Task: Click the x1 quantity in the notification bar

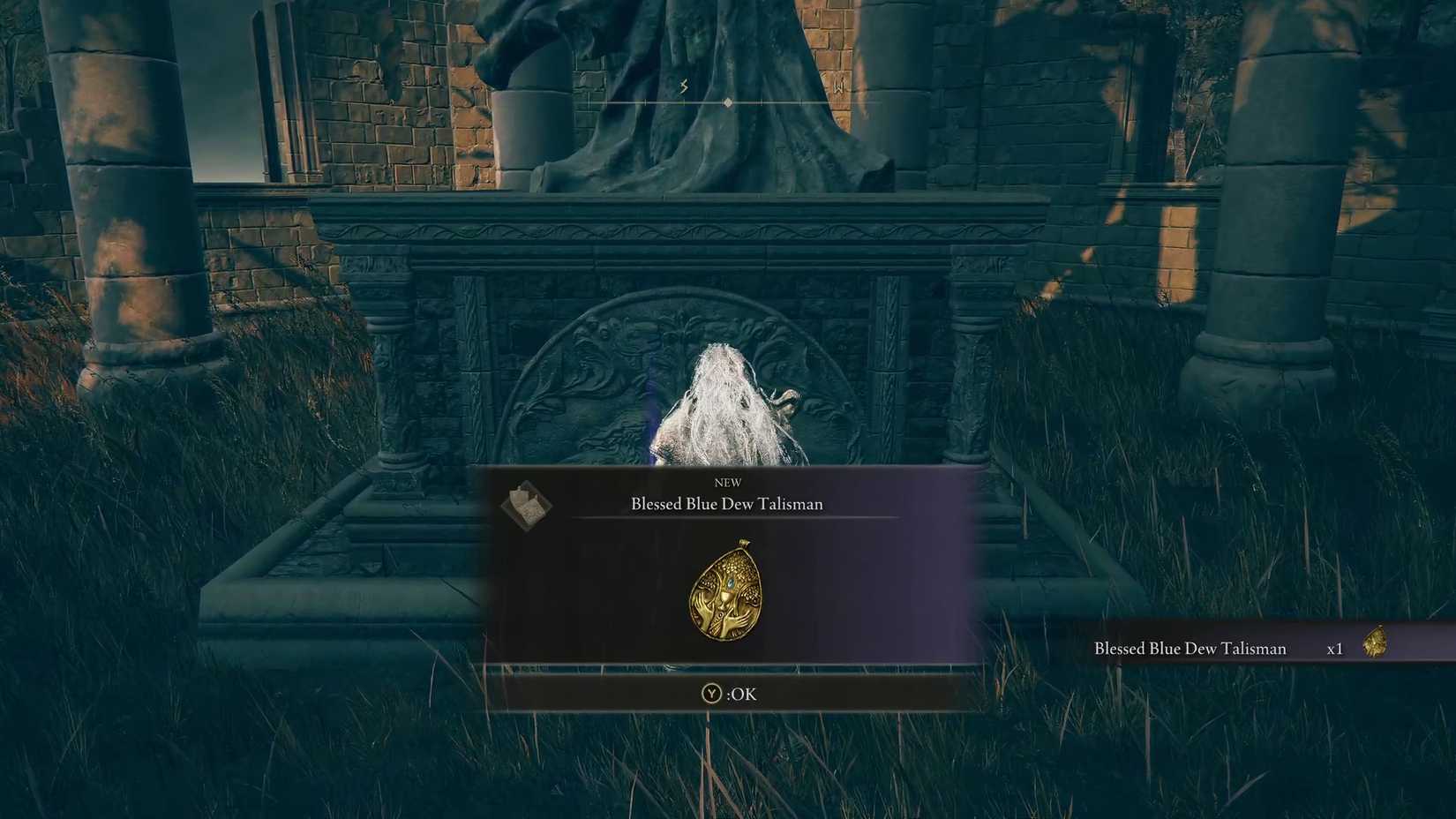Action: [x=1335, y=649]
